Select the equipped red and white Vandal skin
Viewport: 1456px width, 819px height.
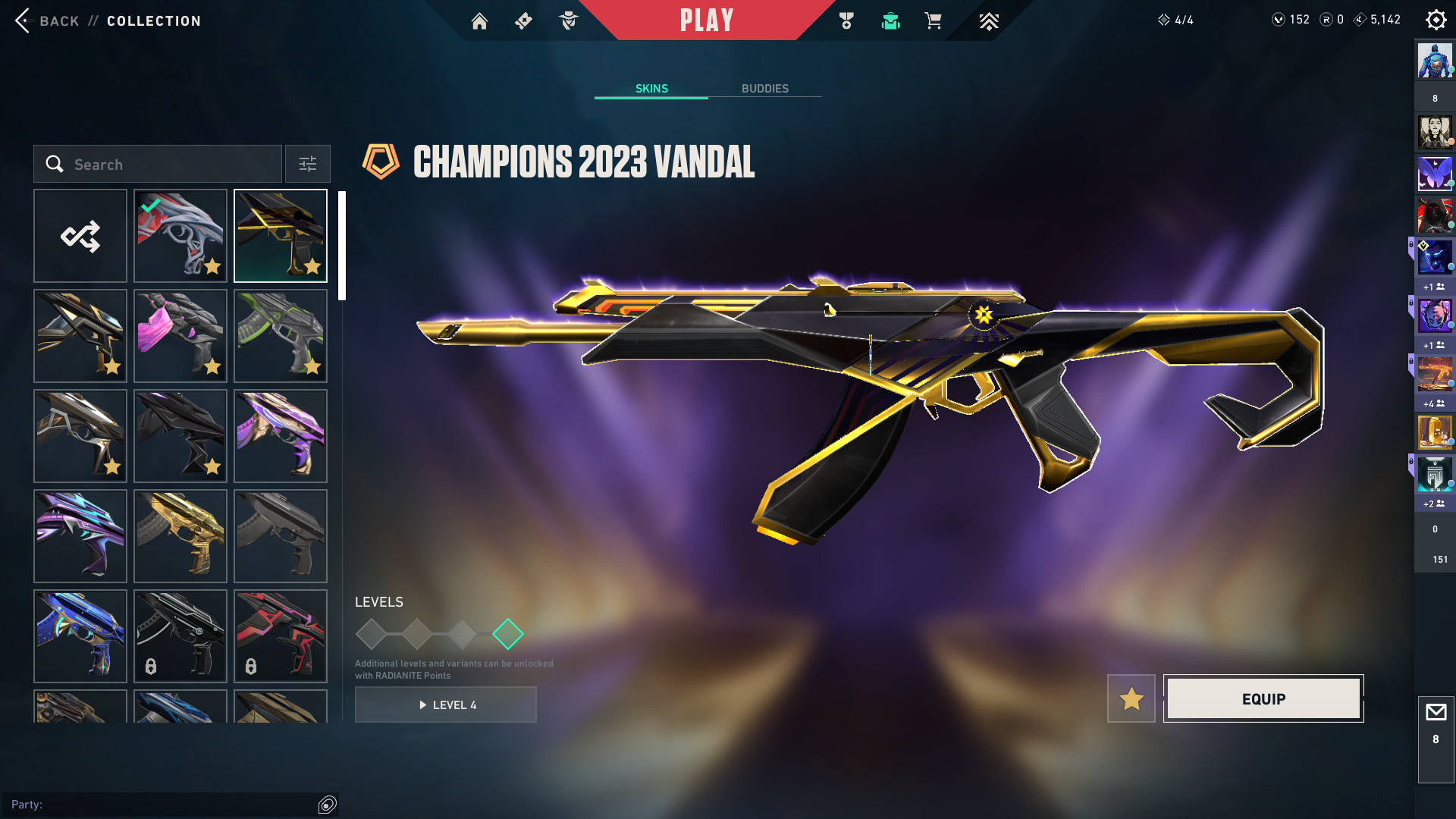pos(180,236)
